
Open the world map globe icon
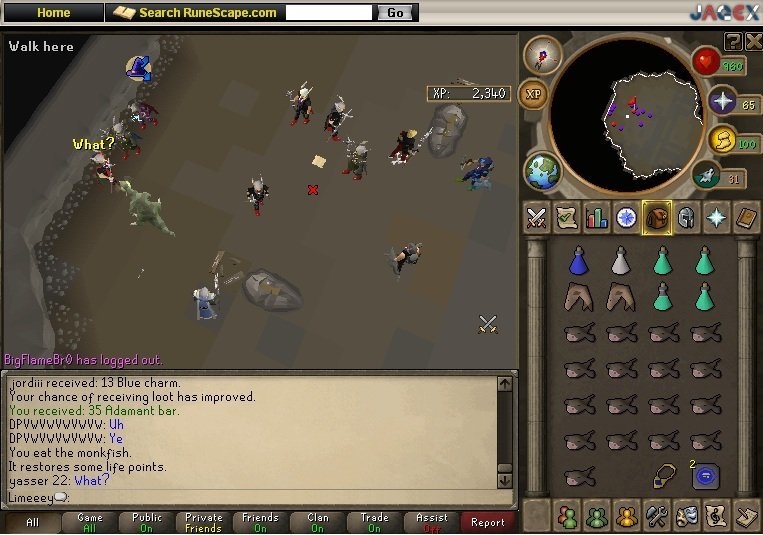(x=541, y=170)
